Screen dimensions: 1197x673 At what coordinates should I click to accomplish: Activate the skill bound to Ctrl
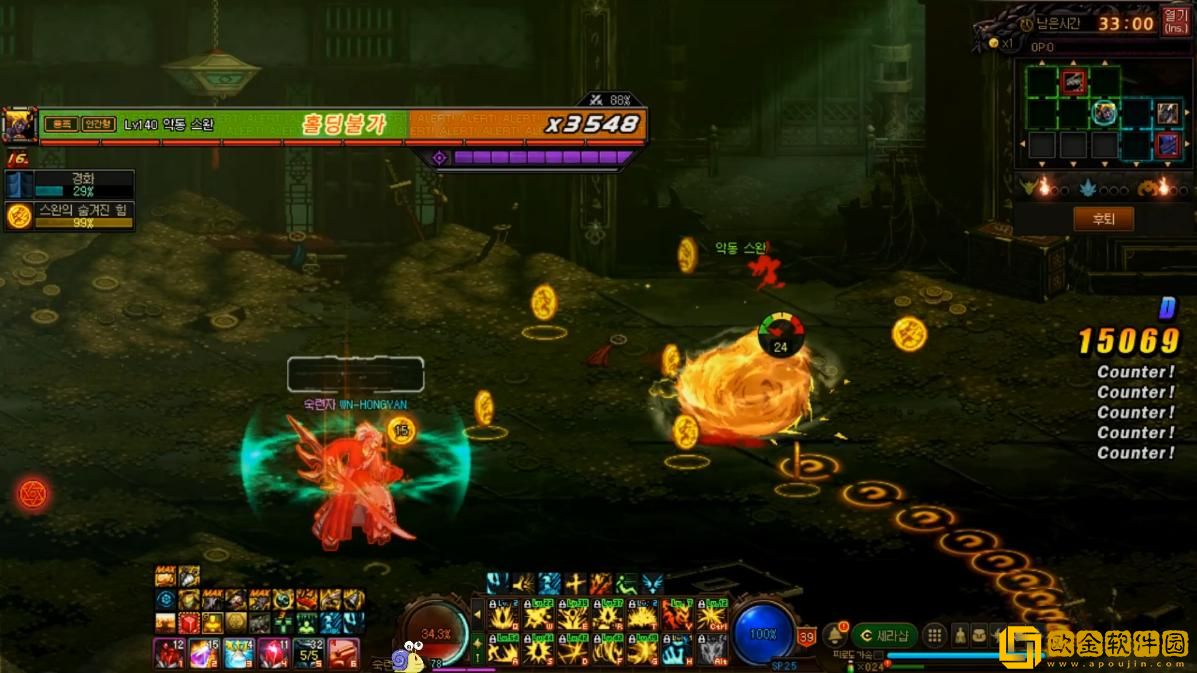[712, 617]
